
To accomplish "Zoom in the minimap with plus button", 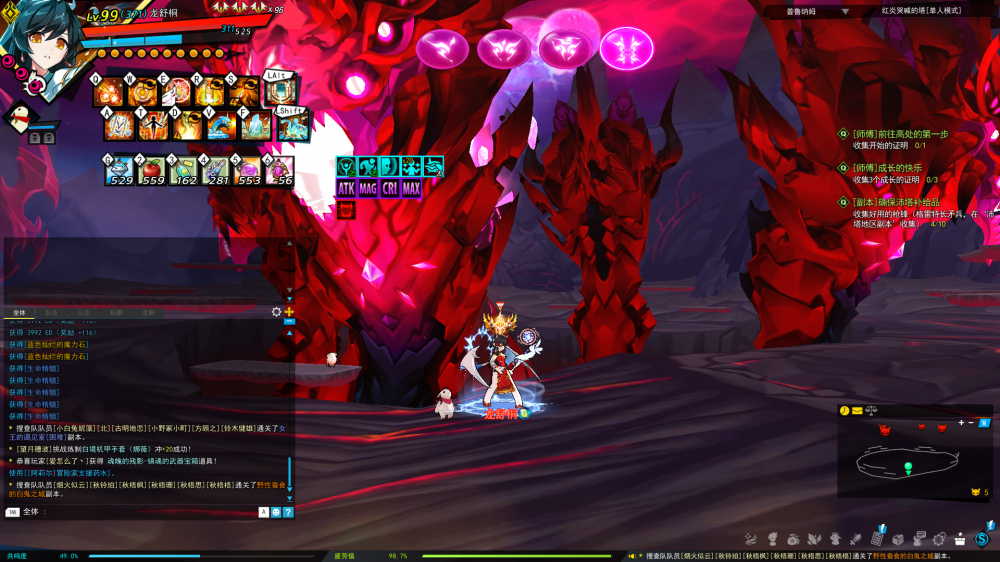I will [x=962, y=423].
